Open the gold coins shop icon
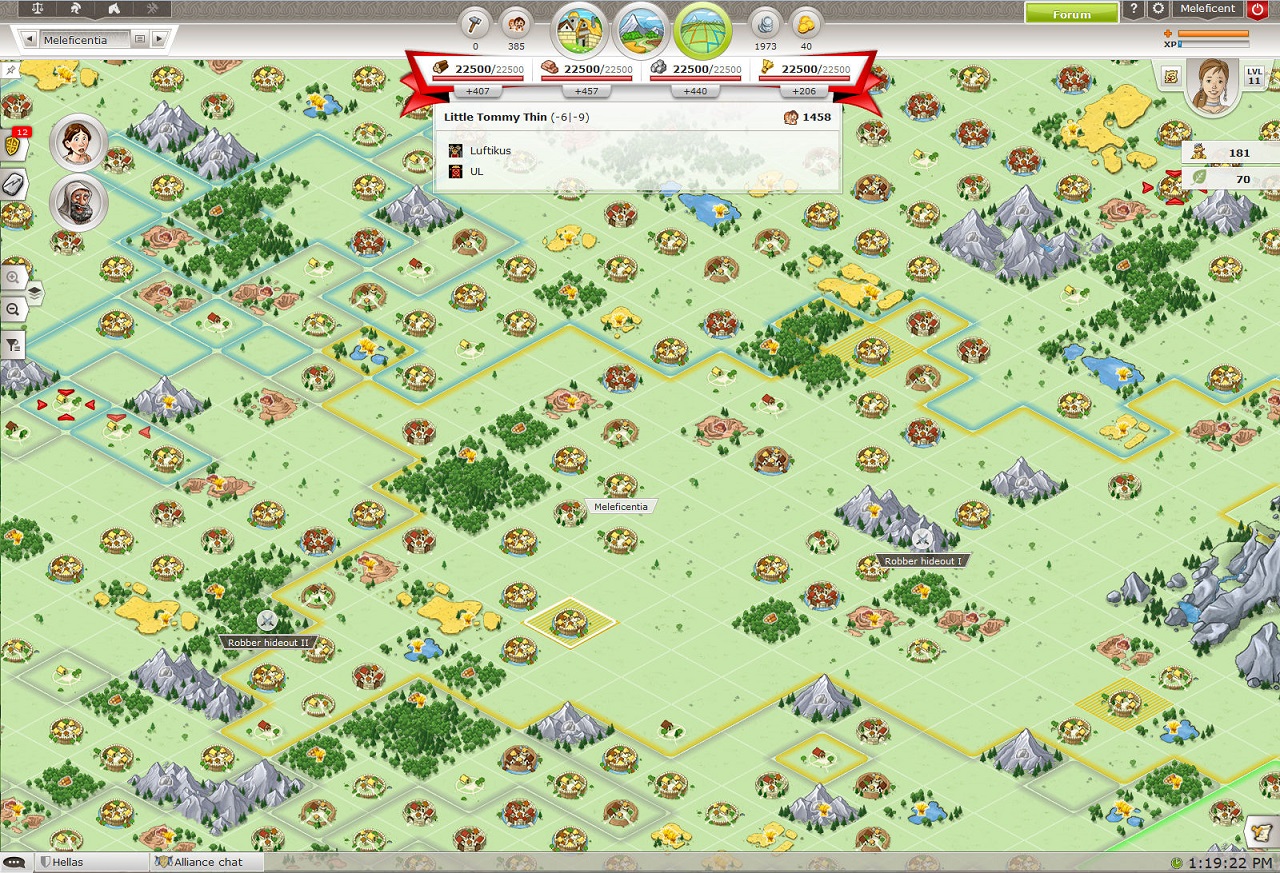The height and width of the screenshot is (873, 1280). click(806, 23)
